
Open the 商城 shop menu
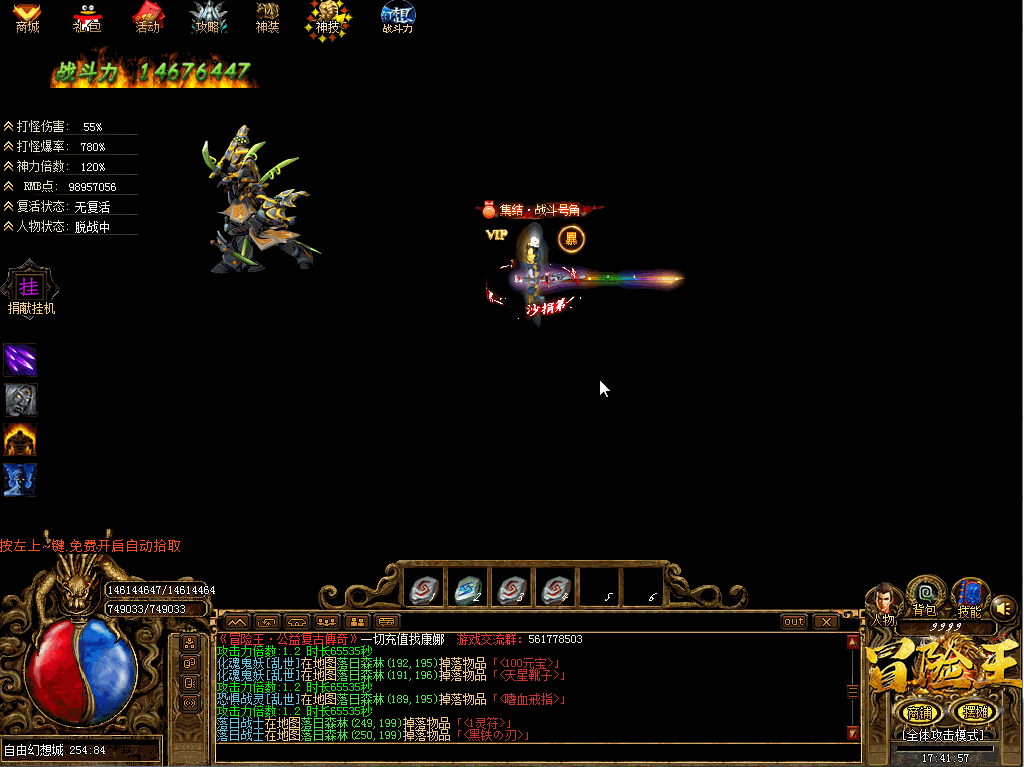coord(27,17)
